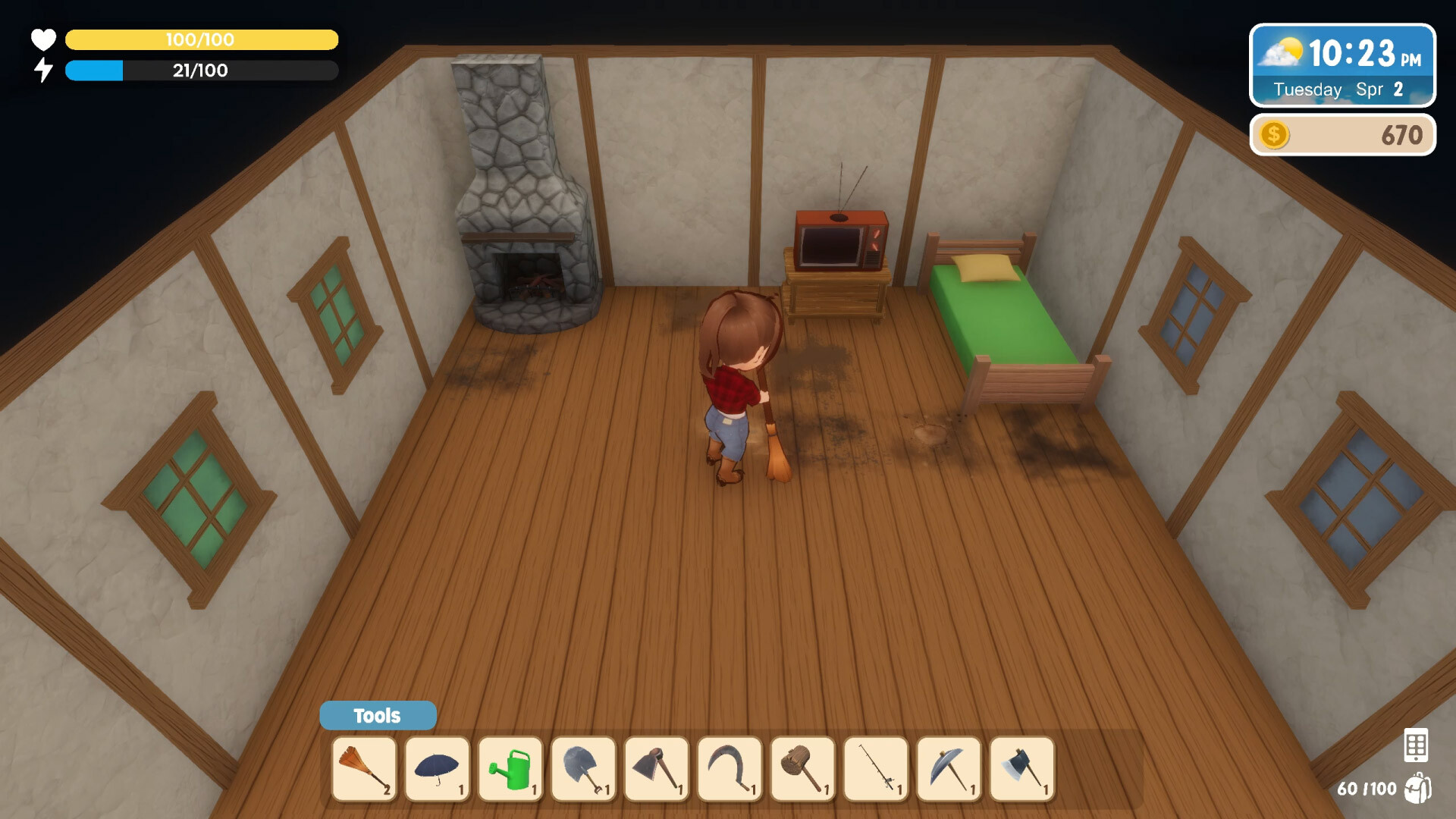Select the broom in the Tools hotbar
The image size is (1456, 819).
click(x=364, y=769)
